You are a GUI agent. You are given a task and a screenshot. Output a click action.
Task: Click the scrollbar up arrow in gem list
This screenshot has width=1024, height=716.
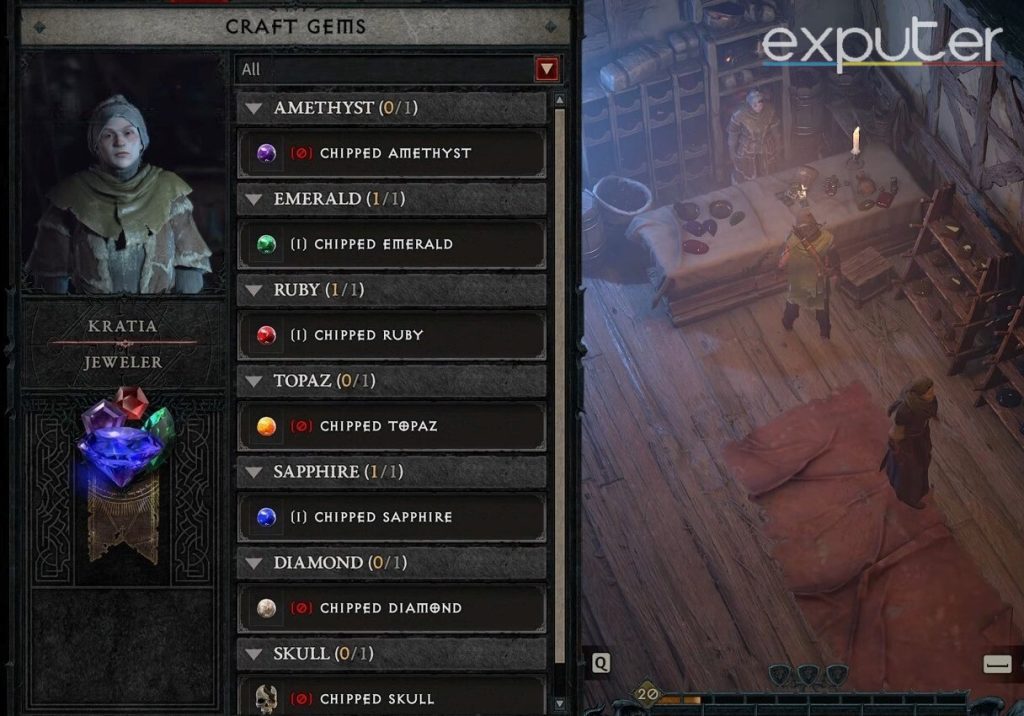point(559,99)
